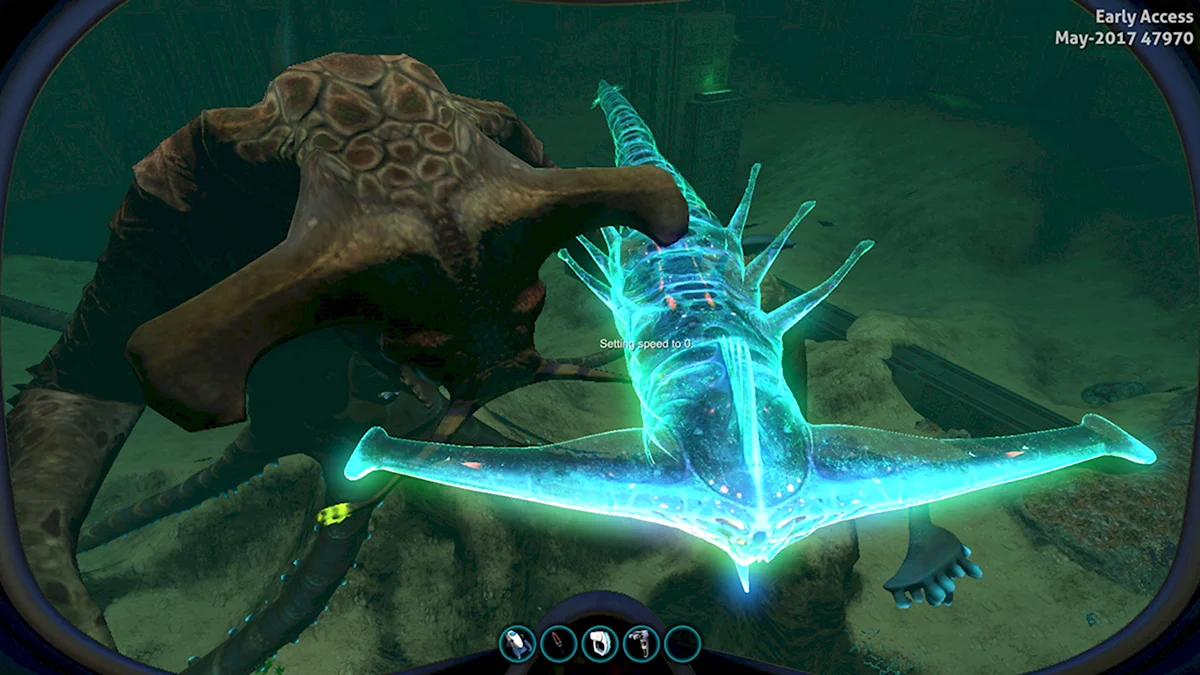
Task: Select the gray pistol-shaped tool slot
Action: click(x=640, y=643)
